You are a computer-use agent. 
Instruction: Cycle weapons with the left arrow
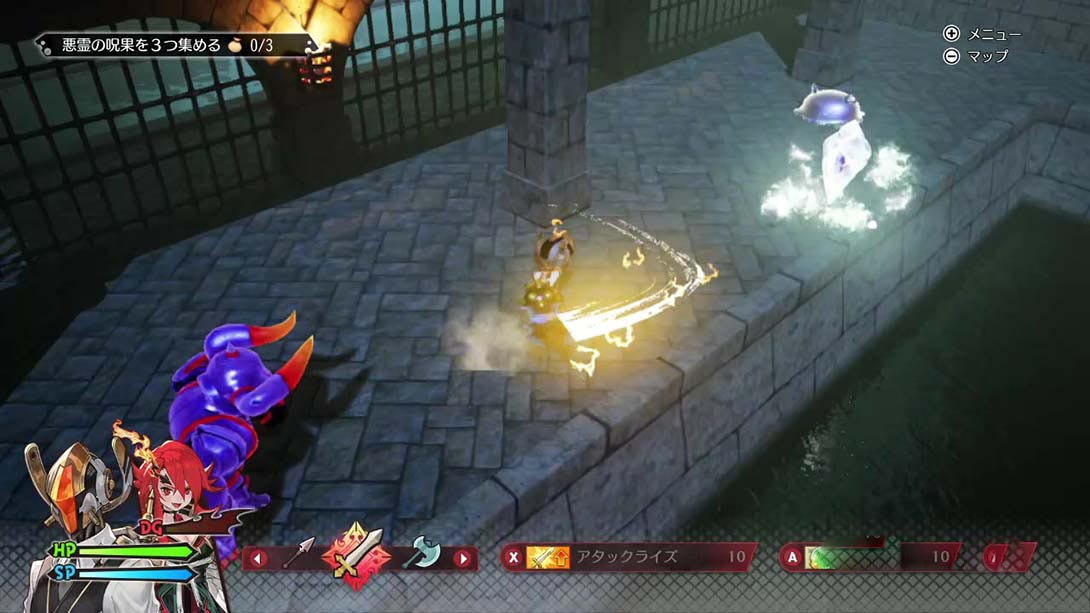click(258, 558)
